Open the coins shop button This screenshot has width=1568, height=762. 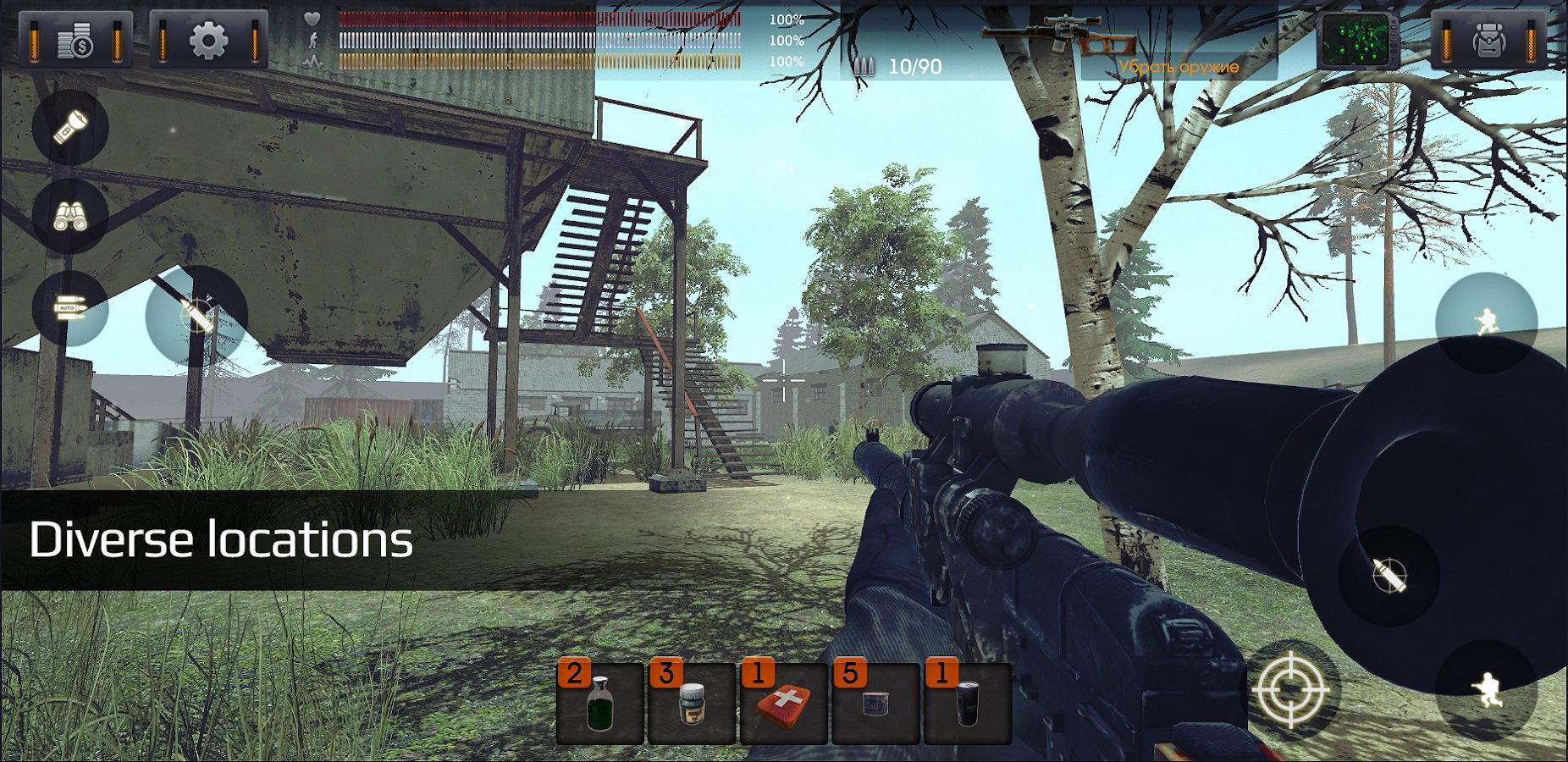(x=76, y=40)
